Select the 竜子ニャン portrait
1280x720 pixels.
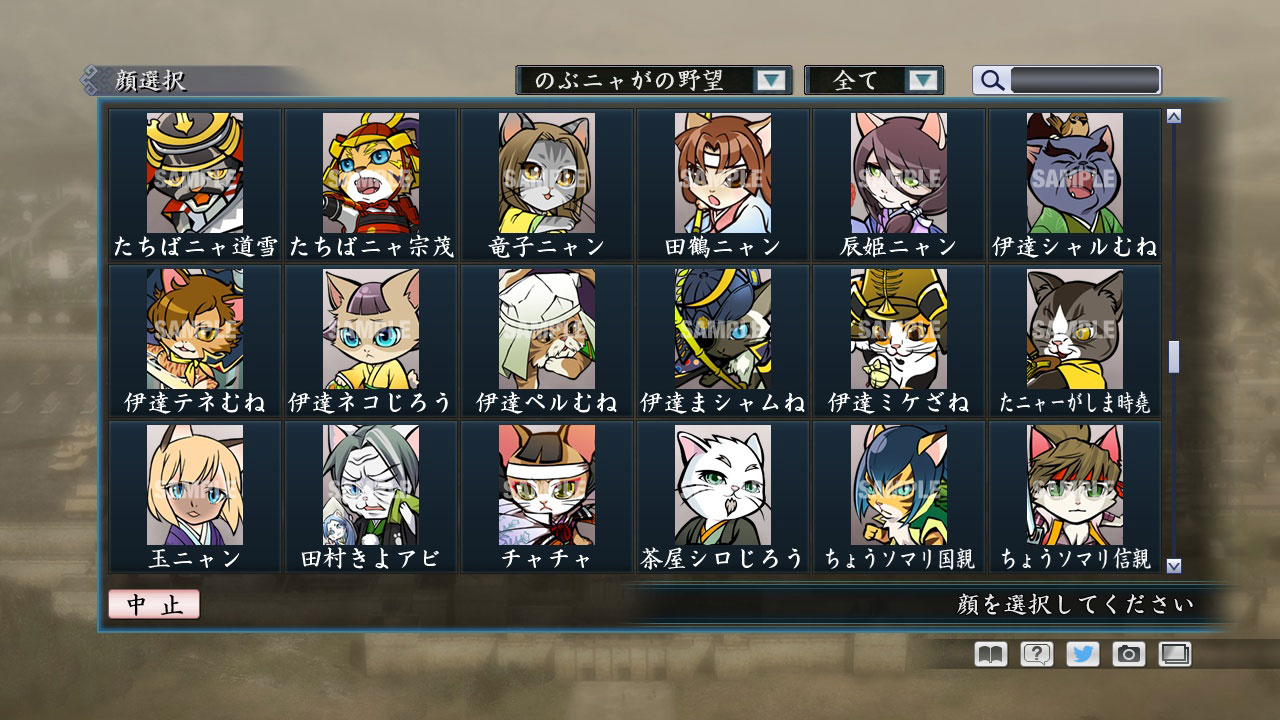click(545, 175)
